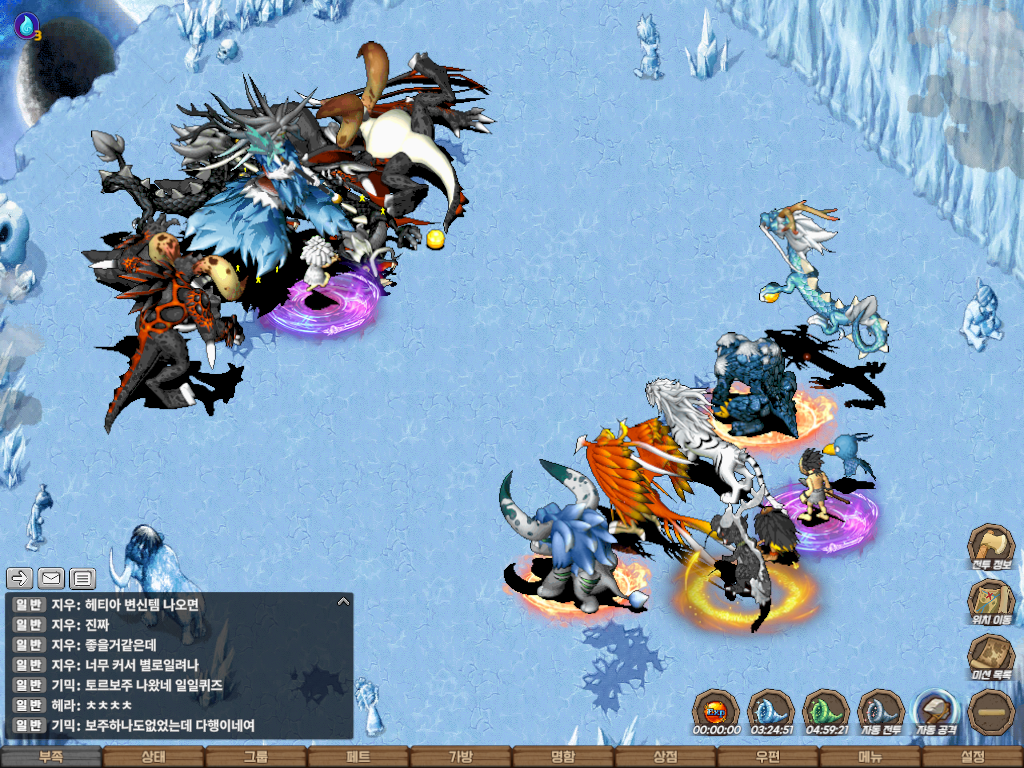Open the 부족 (tribe) tab

(51, 757)
